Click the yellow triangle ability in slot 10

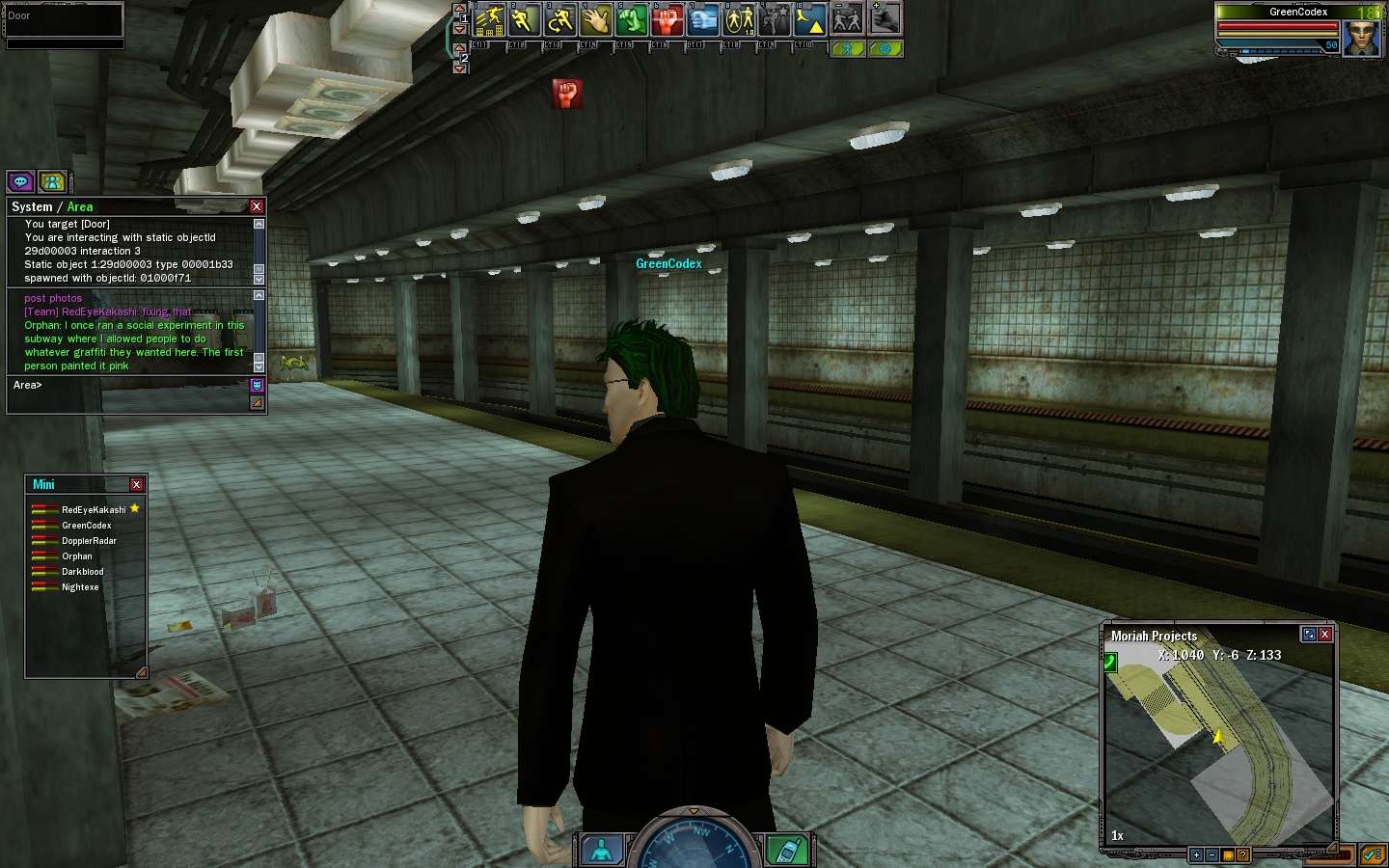[810, 19]
